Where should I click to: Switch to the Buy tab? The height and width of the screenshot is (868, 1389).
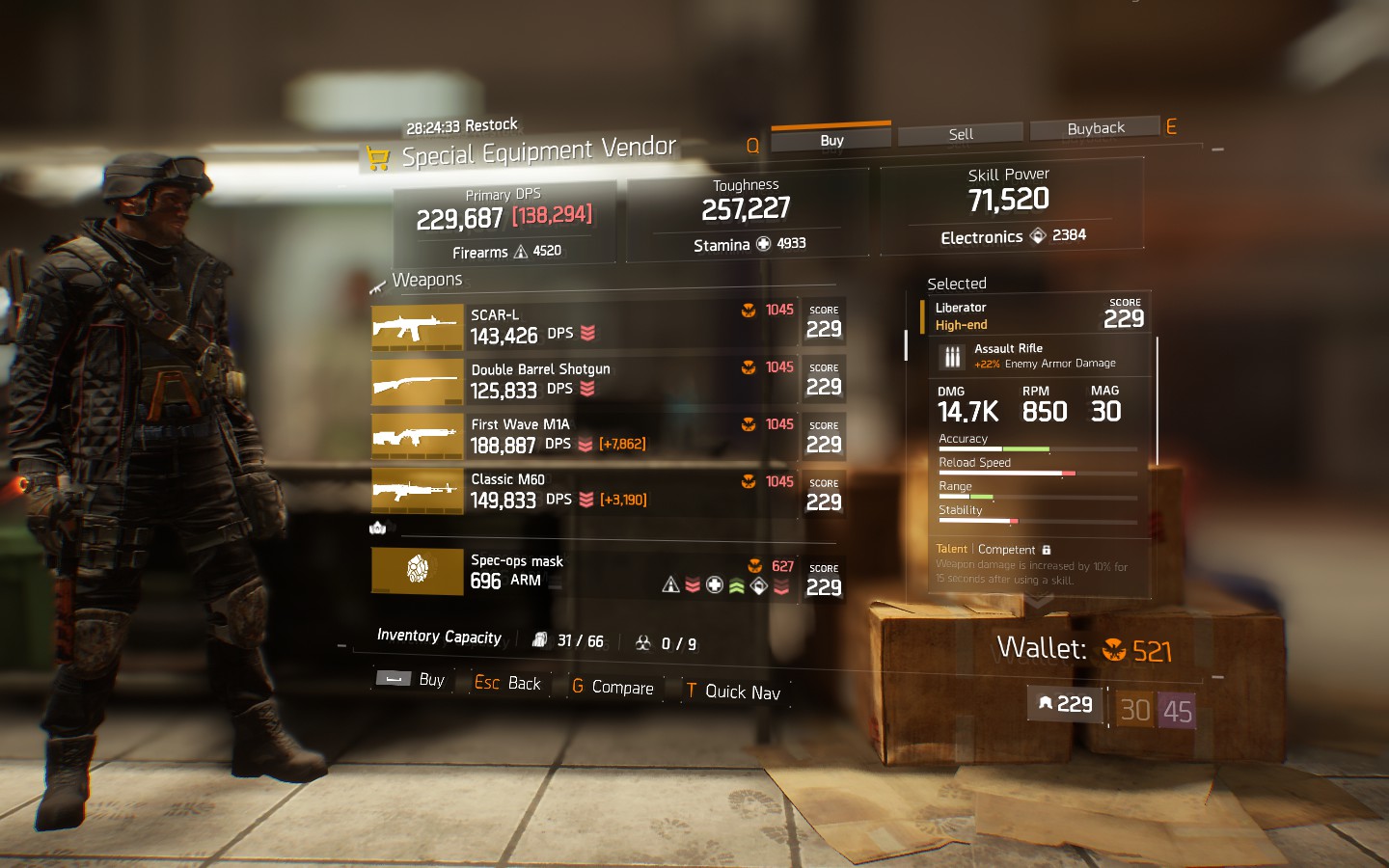[x=831, y=140]
